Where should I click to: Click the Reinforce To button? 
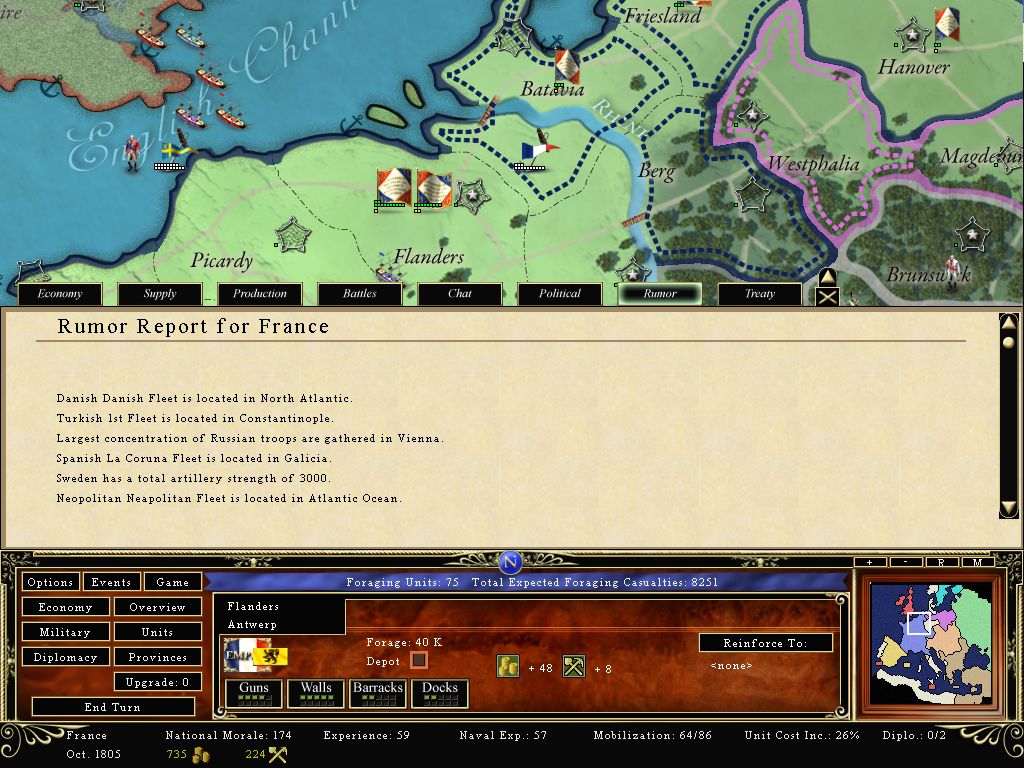click(765, 643)
